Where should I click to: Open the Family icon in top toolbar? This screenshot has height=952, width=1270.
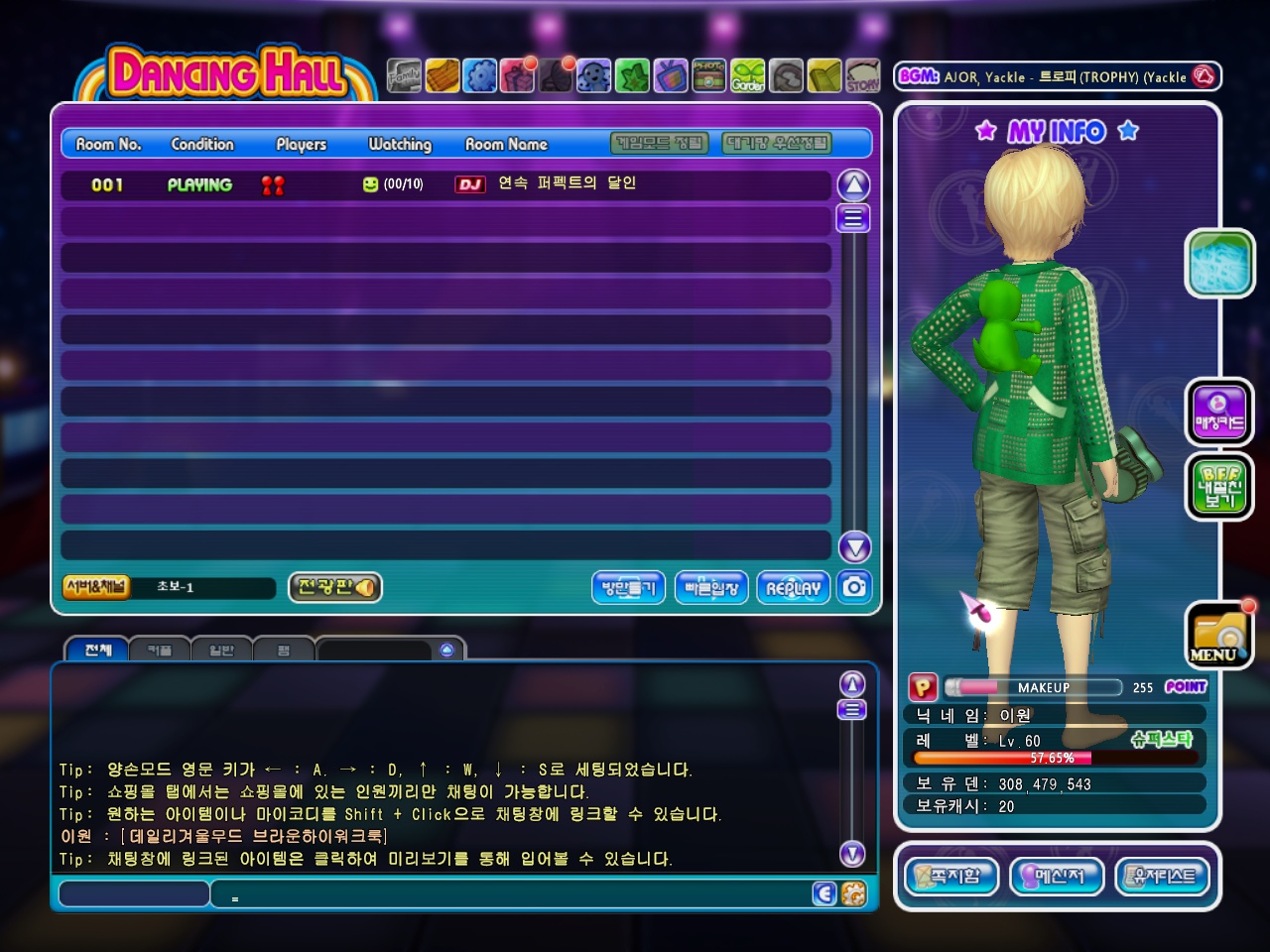pyautogui.click(x=404, y=75)
